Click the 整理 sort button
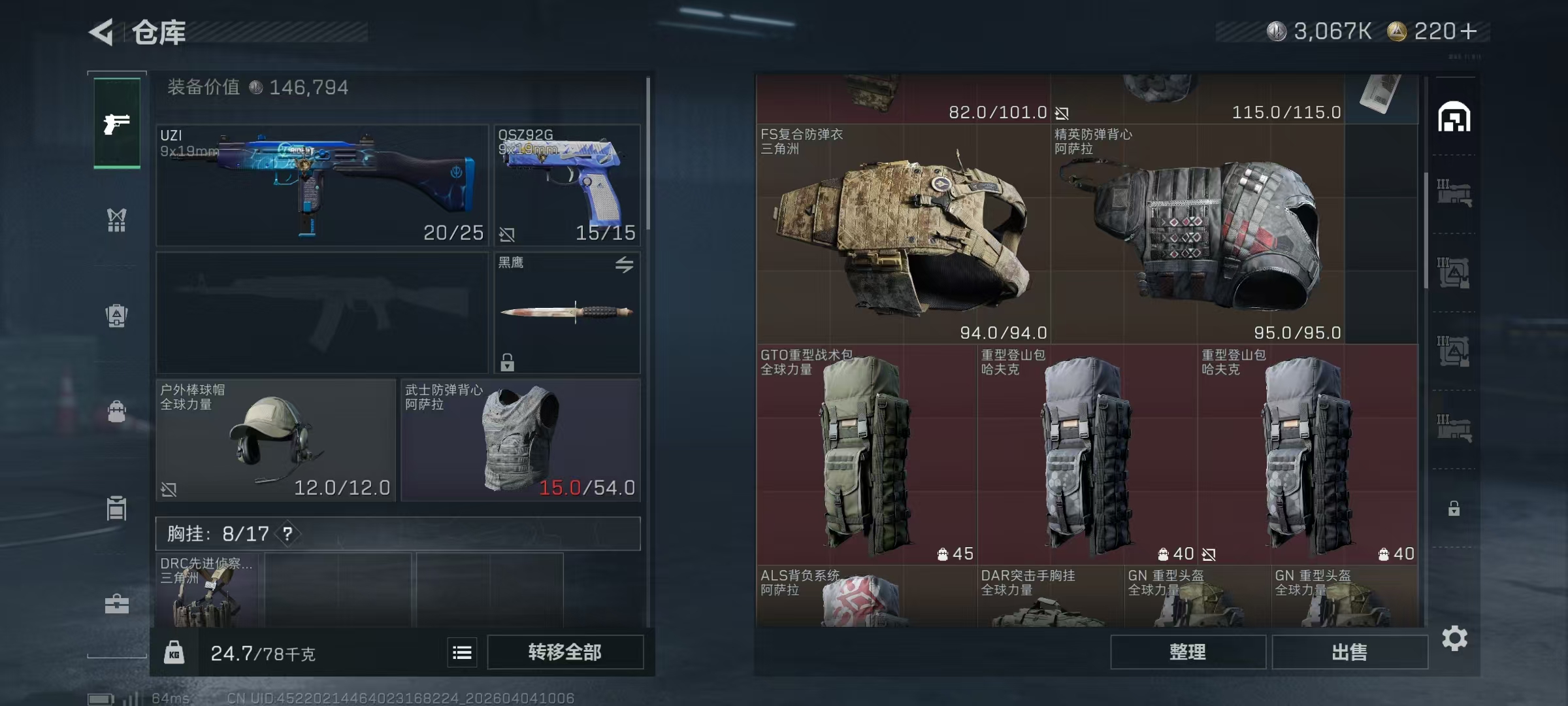 [1187, 652]
